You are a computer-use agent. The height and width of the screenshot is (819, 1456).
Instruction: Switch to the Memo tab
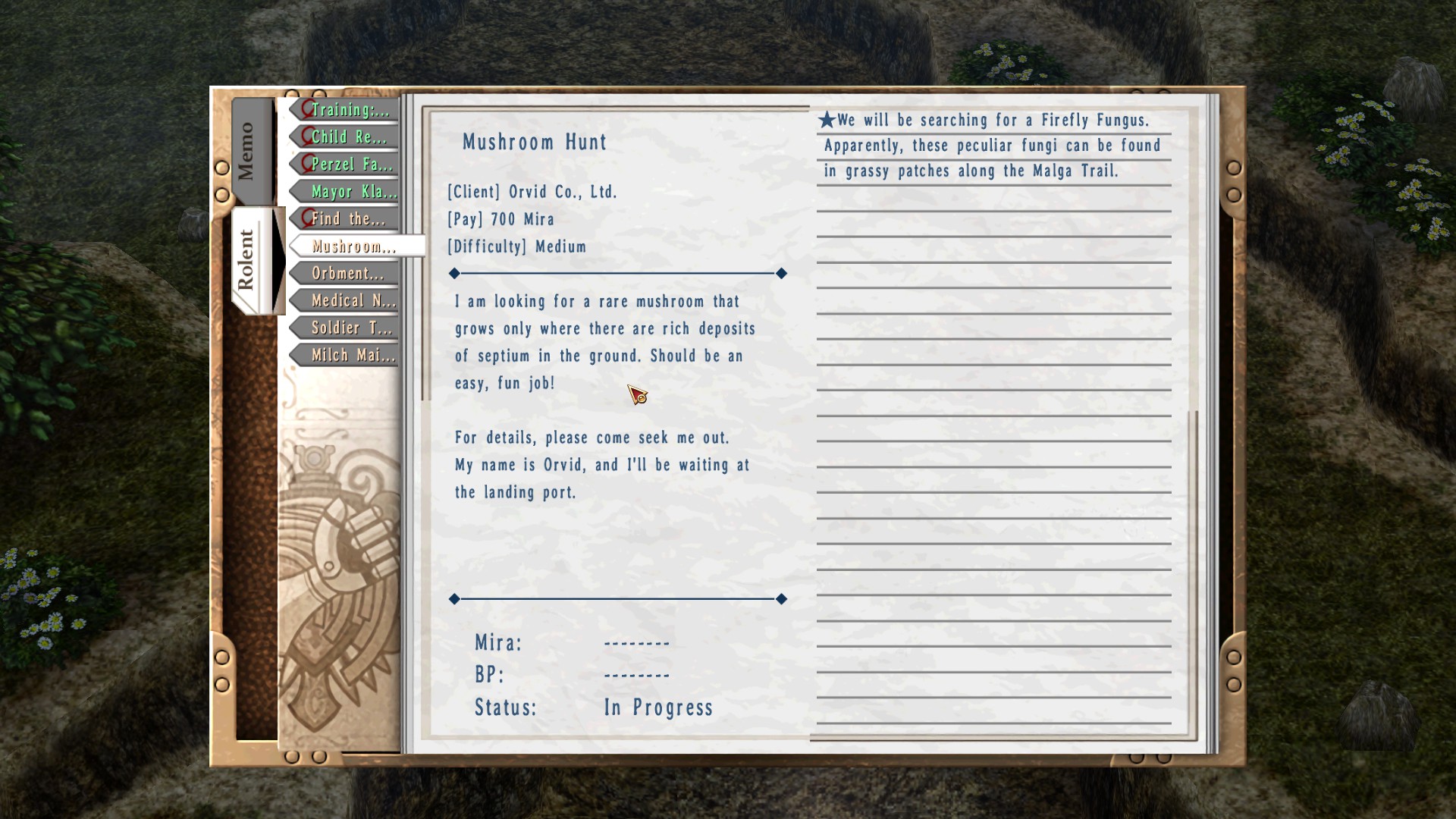pyautogui.click(x=247, y=151)
